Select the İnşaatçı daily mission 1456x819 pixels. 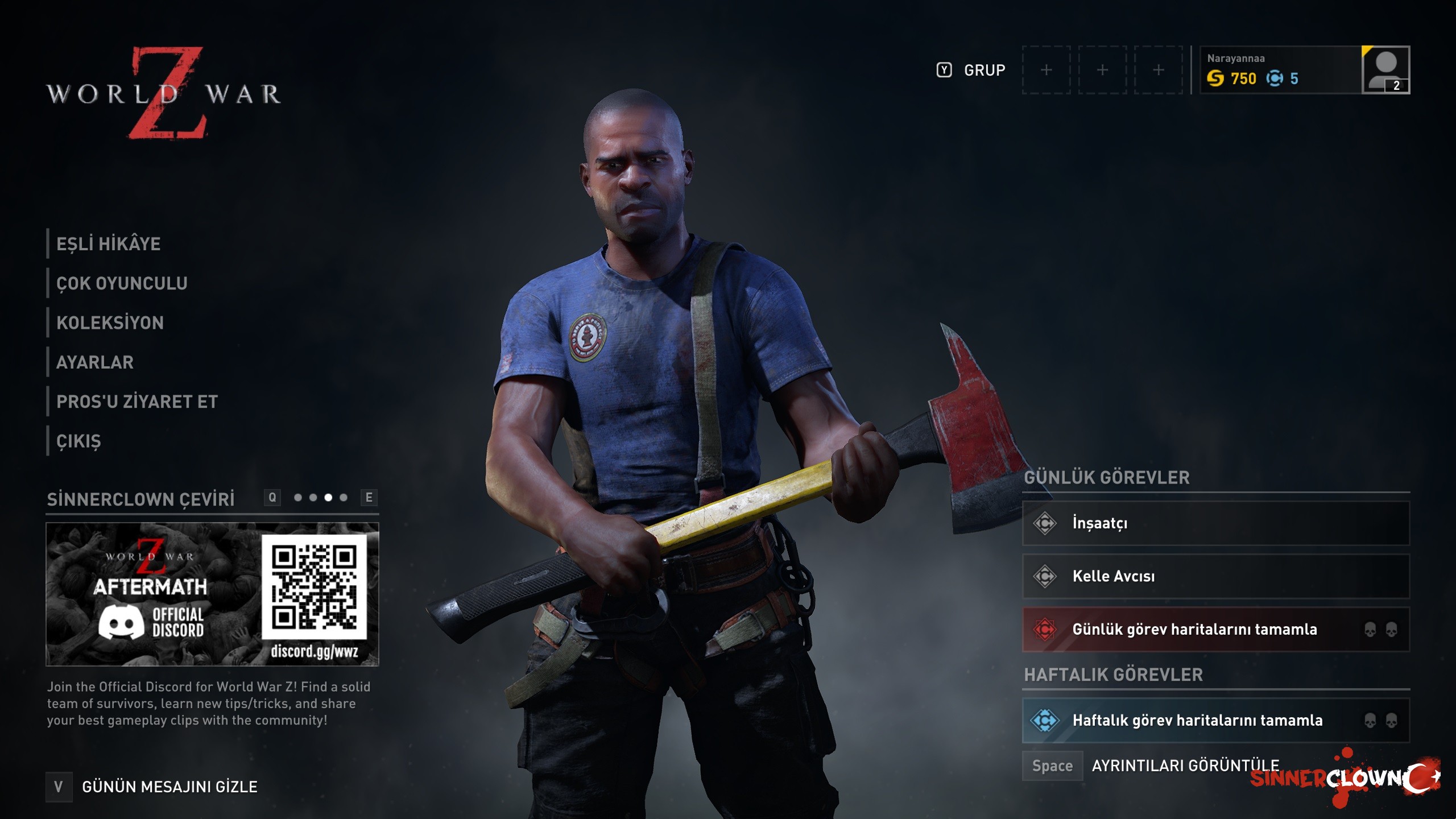[1215, 523]
